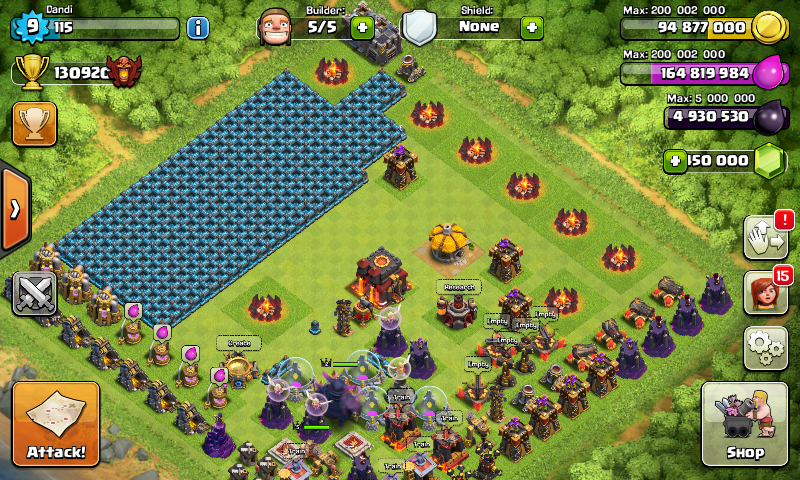Add more gems with the plus button
The height and width of the screenshot is (480, 800).
tap(676, 160)
